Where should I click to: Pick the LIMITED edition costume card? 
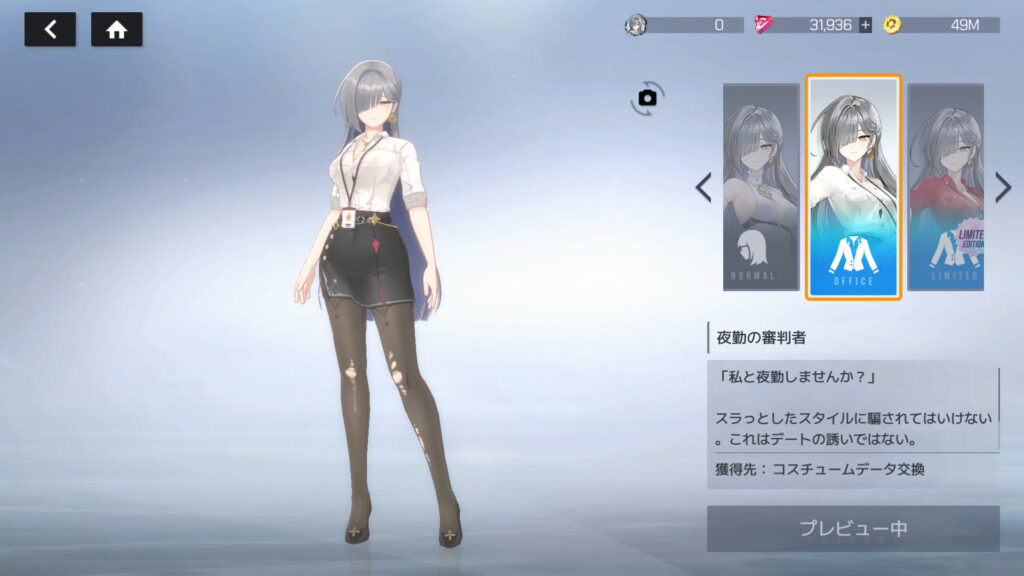click(x=945, y=187)
